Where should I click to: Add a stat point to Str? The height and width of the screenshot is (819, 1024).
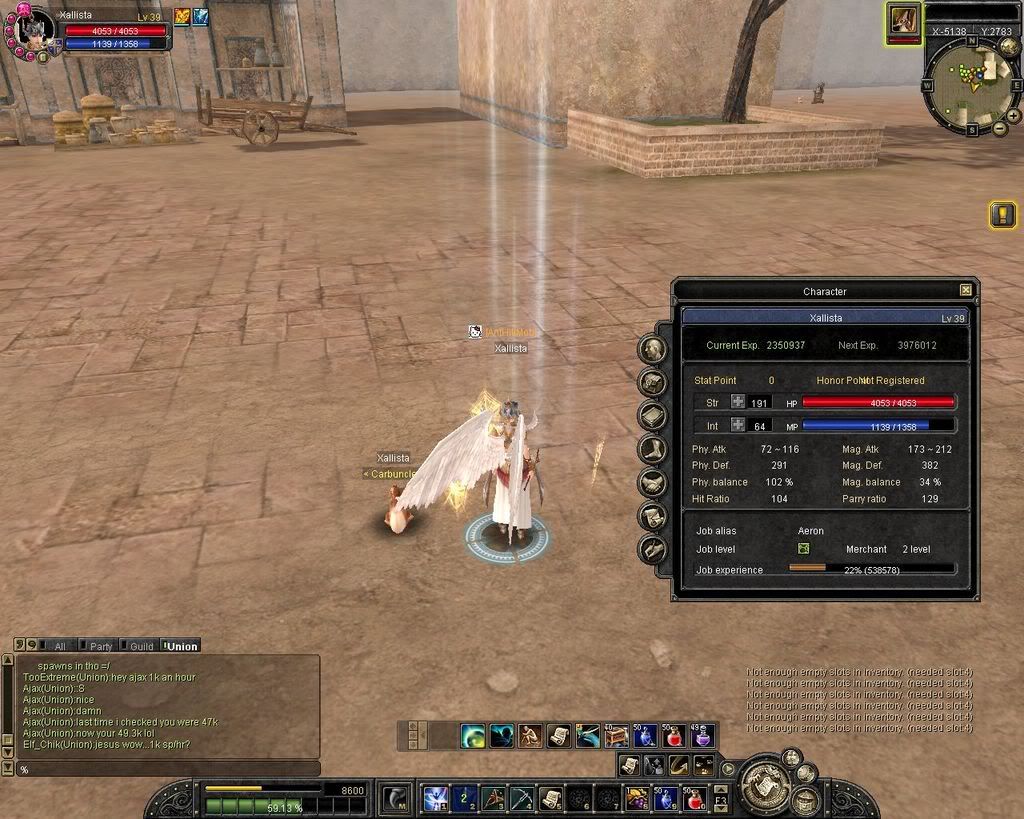pos(738,402)
